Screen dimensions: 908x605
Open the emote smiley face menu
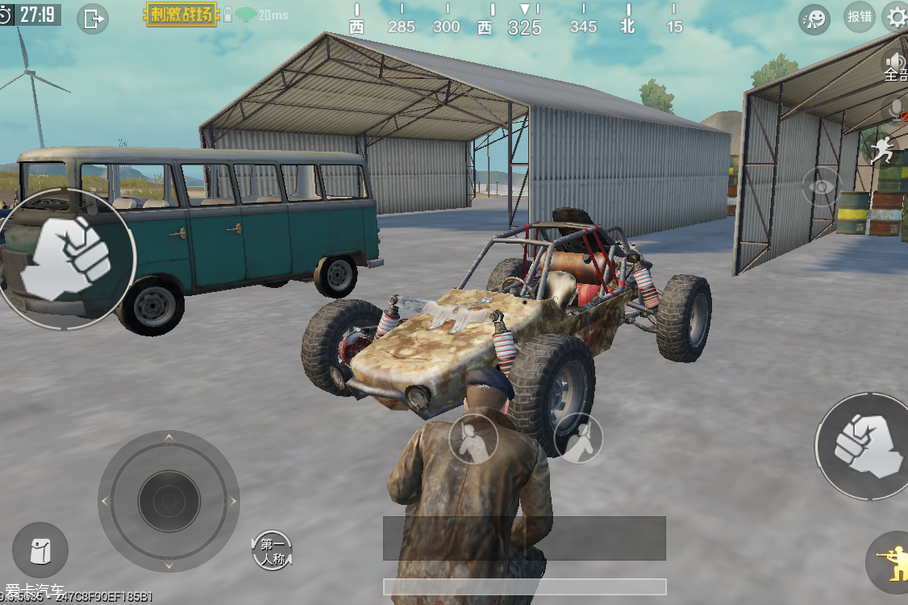[x=814, y=18]
